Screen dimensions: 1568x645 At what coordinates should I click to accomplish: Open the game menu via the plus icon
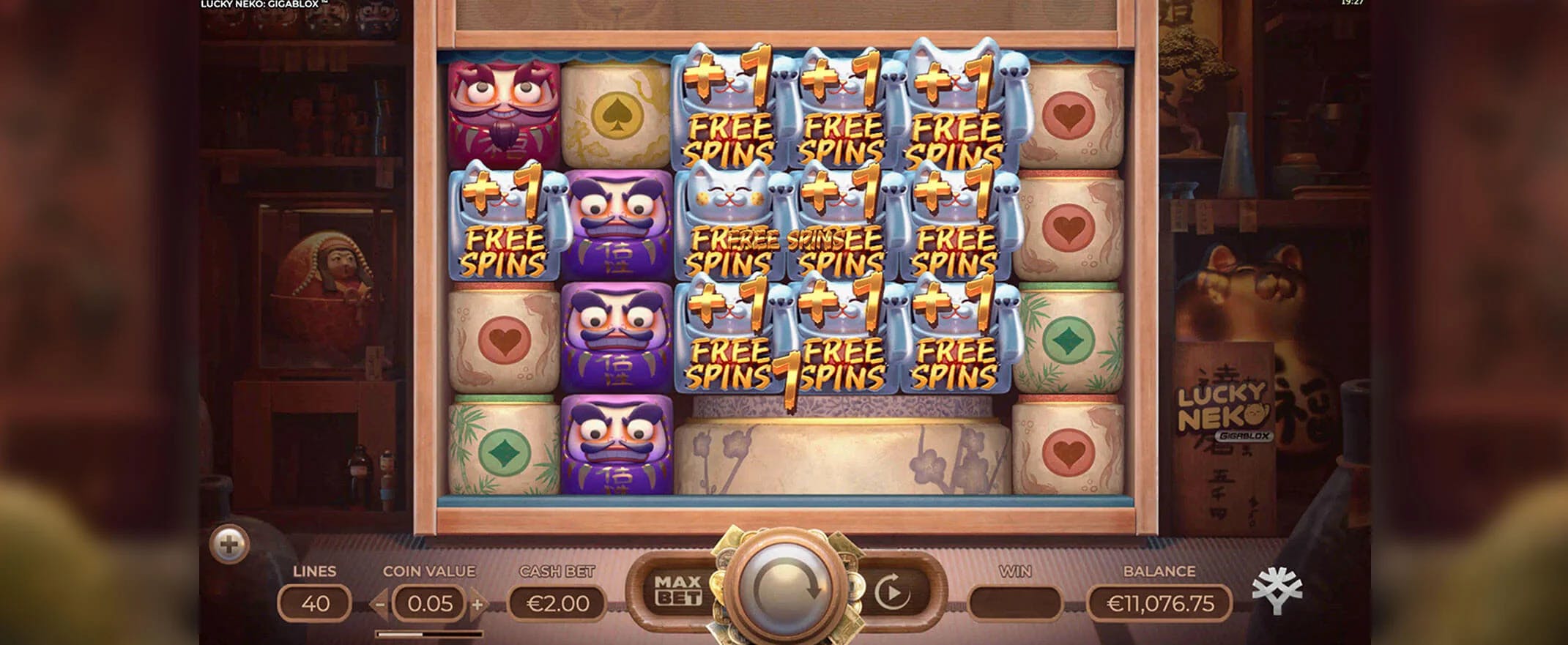229,545
